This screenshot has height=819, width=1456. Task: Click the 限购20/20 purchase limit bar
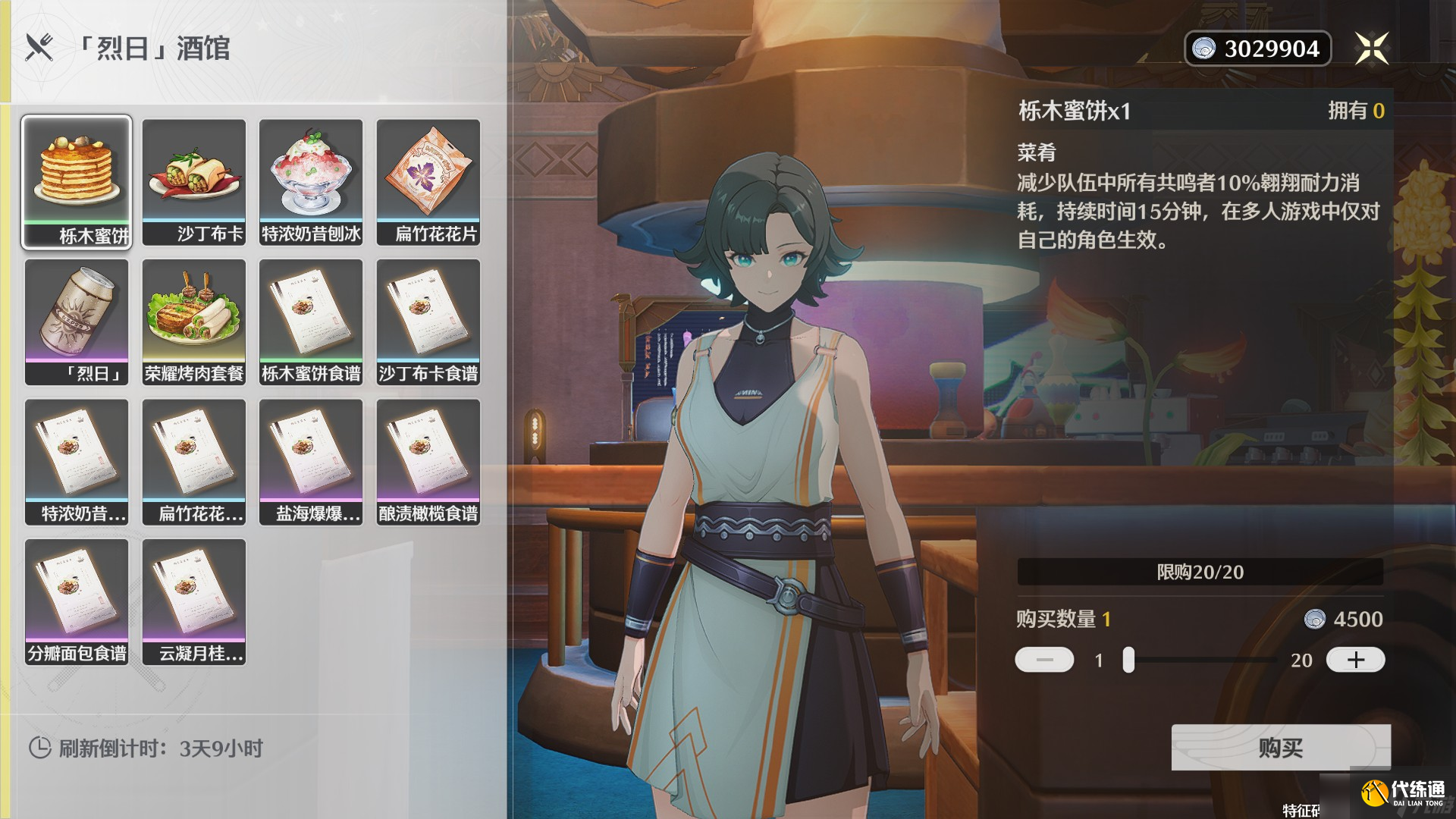pos(1200,573)
